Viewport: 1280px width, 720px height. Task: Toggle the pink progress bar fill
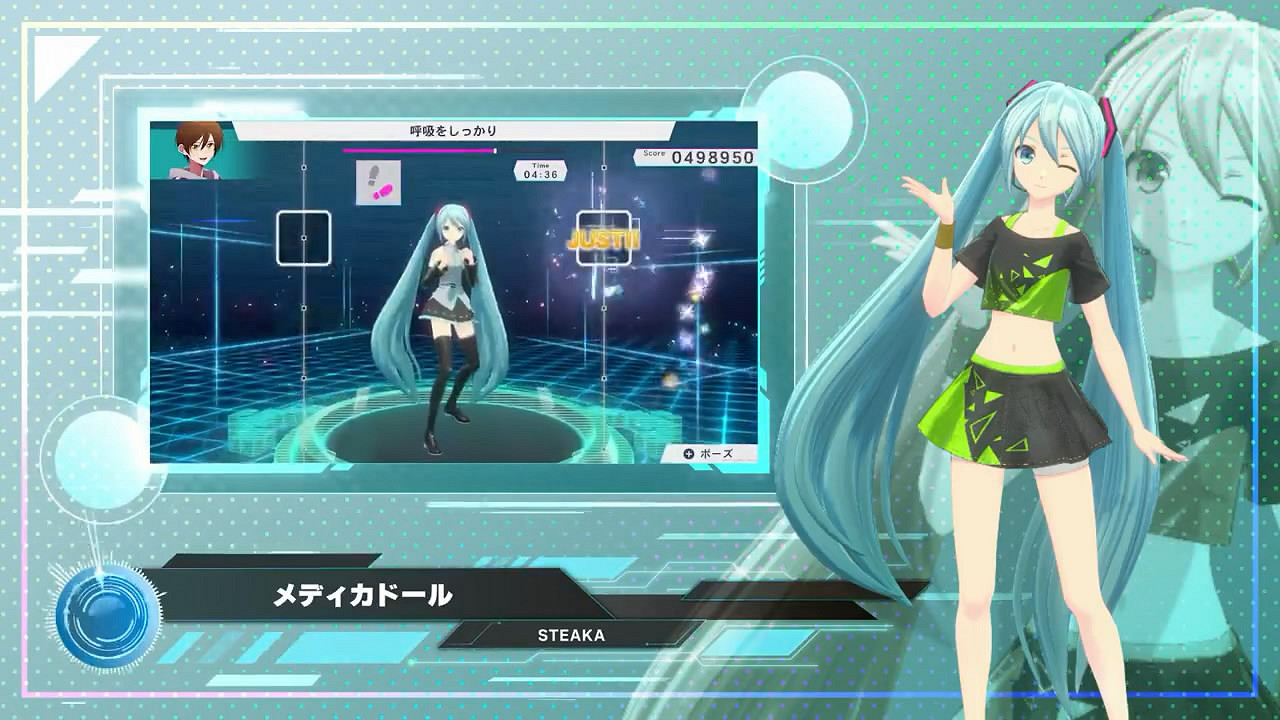tap(418, 150)
